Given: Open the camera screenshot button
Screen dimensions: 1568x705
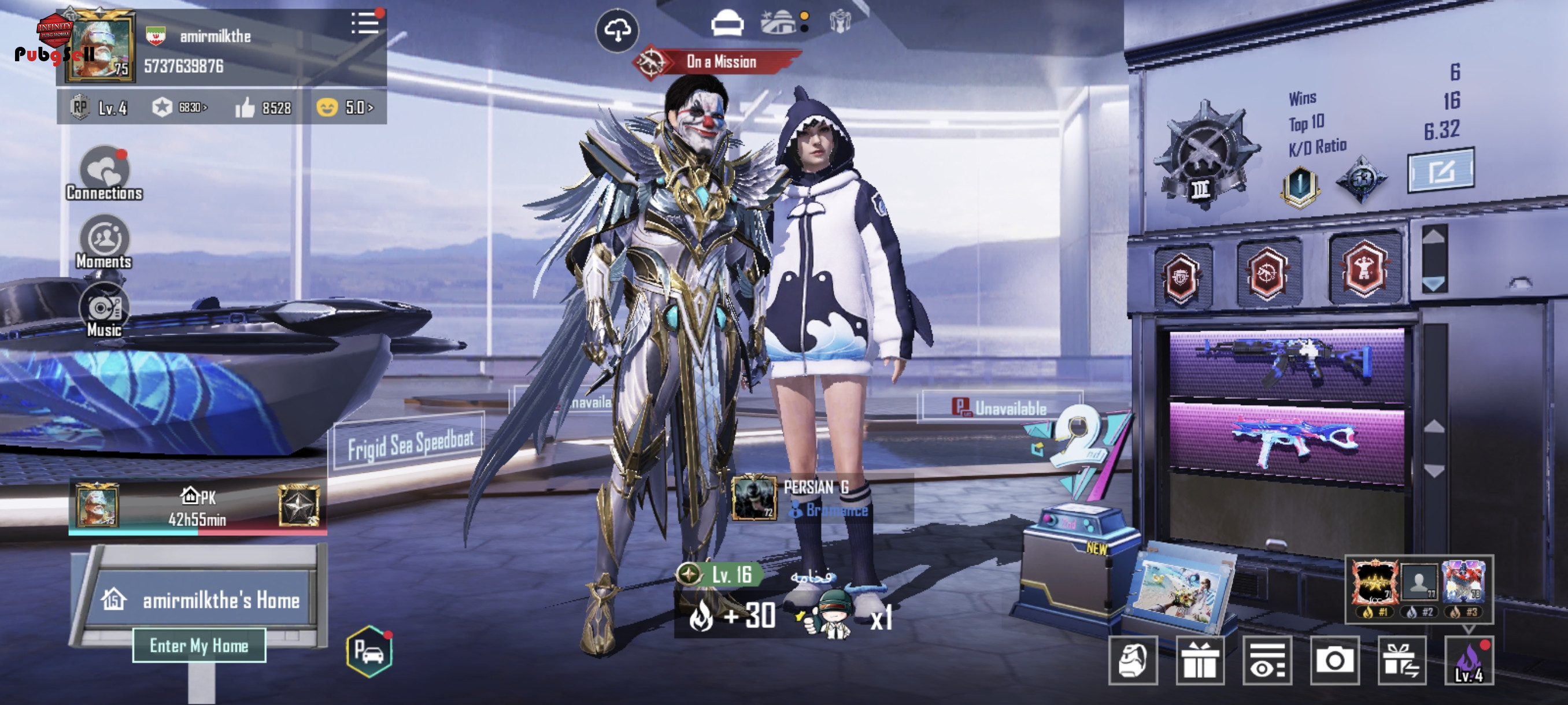Looking at the screenshot, I should tap(1334, 661).
